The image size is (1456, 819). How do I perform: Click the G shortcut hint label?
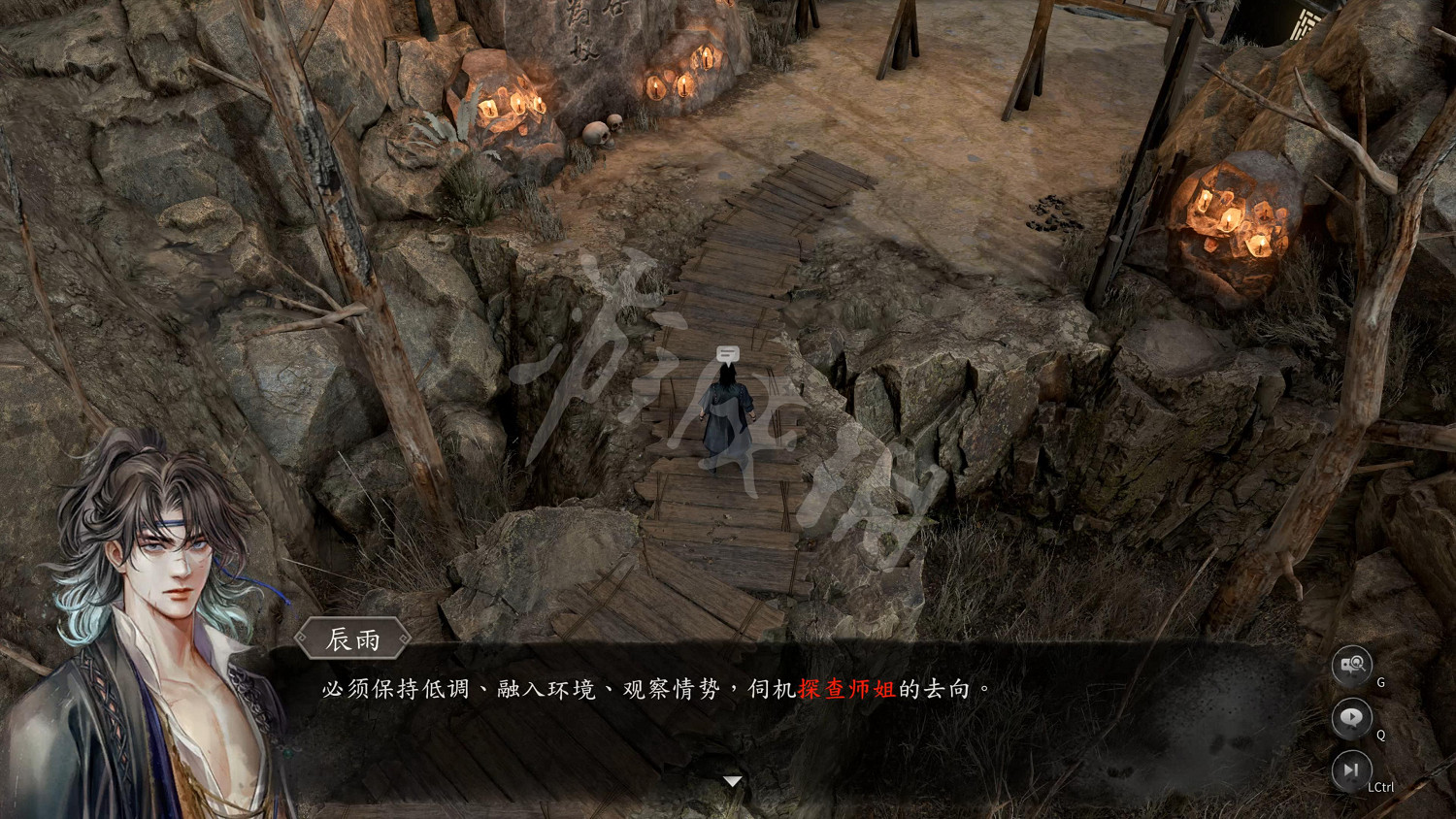pos(1379,682)
